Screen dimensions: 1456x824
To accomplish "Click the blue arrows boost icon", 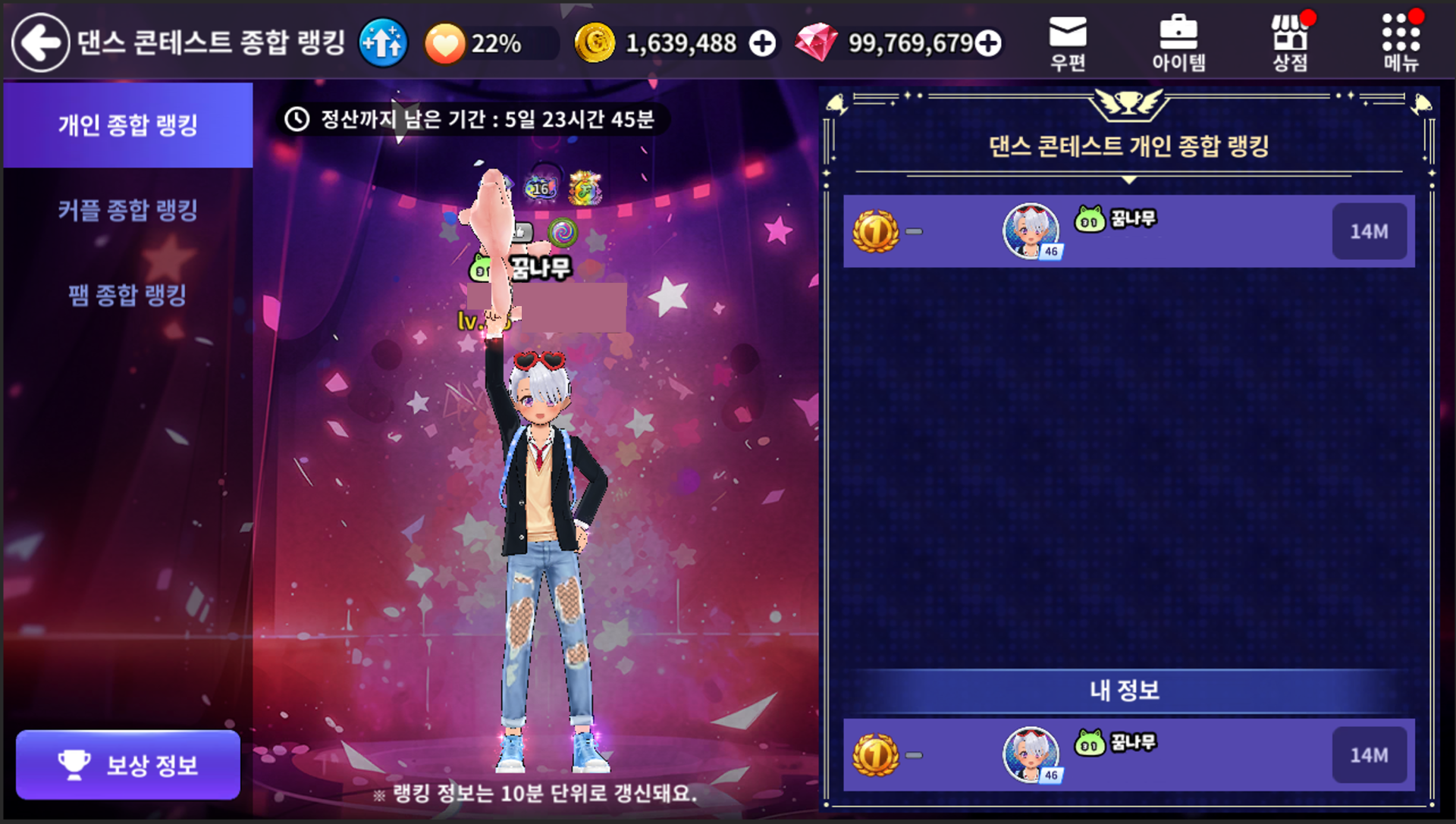I will (383, 43).
